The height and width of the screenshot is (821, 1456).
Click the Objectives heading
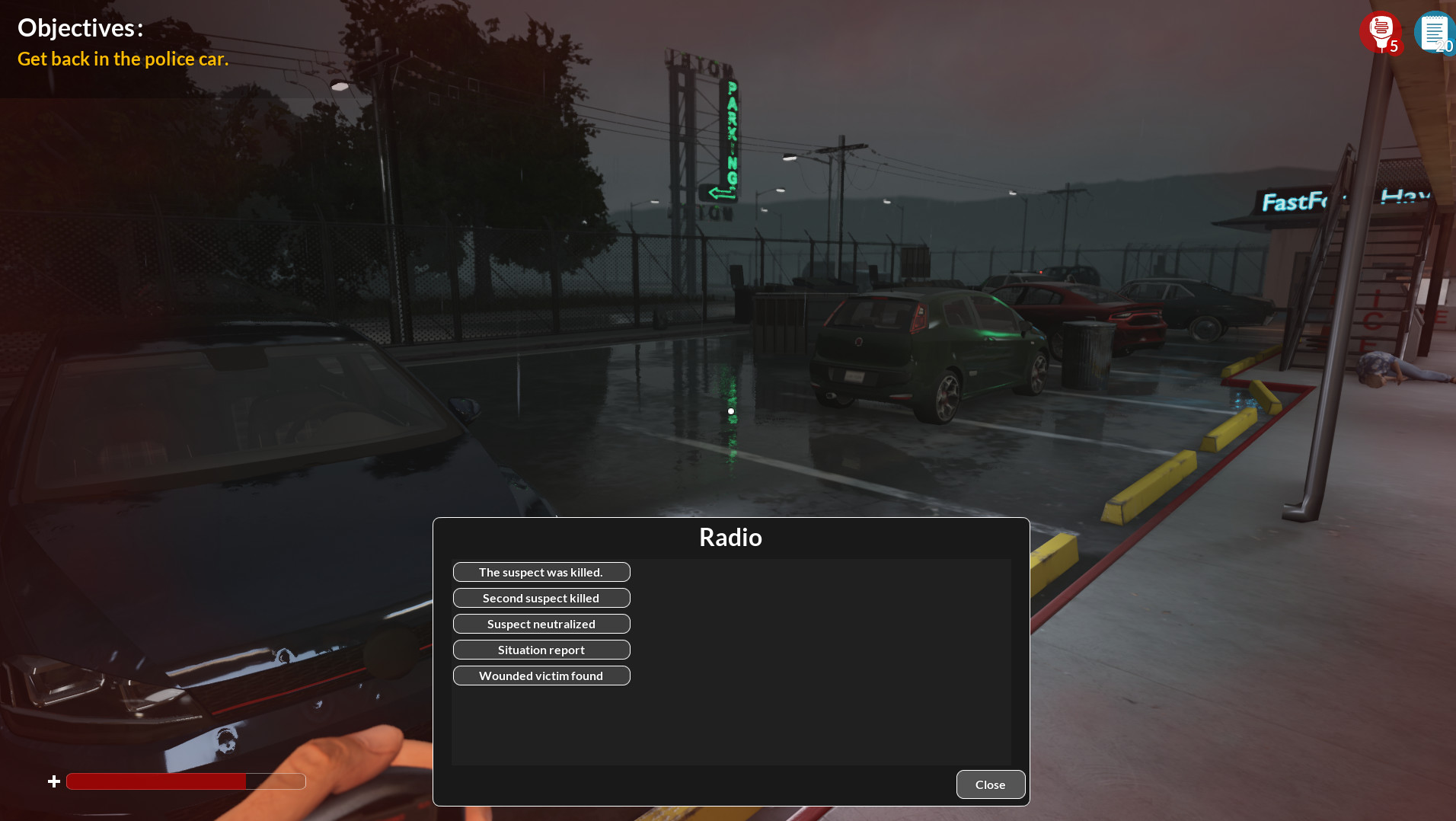click(x=79, y=27)
